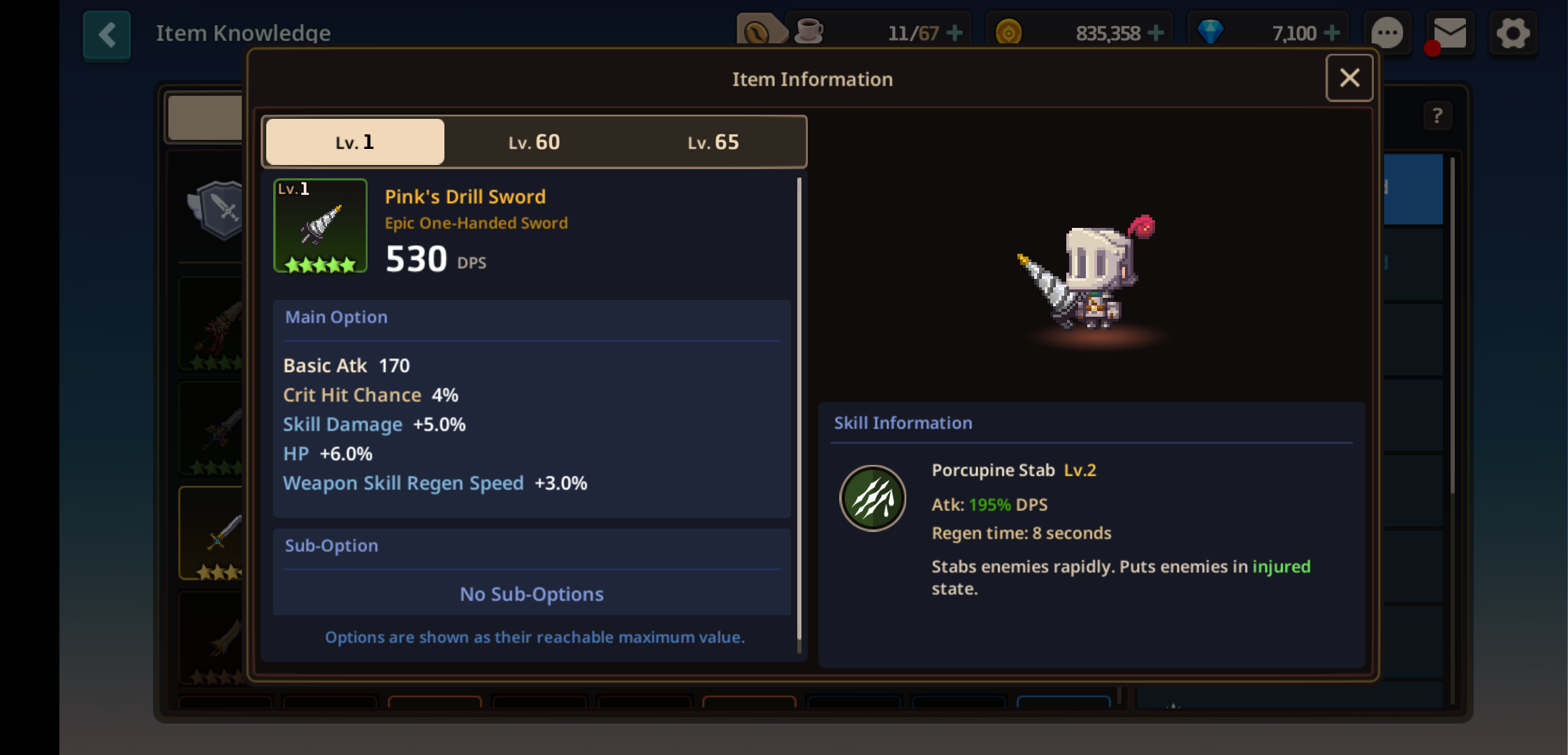Switch to the Lv. 60 tab
Image resolution: width=1568 pixels, height=755 pixels.
point(534,143)
